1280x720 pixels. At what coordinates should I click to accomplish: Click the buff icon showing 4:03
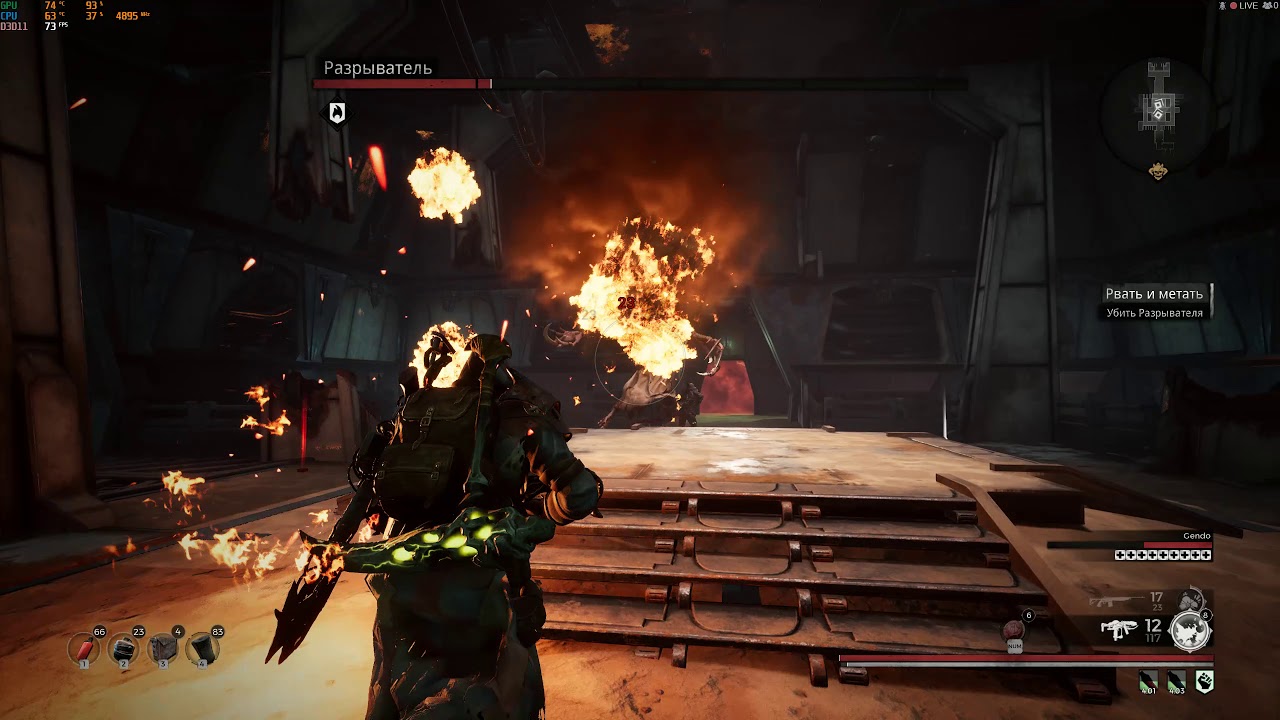[x=1176, y=682]
